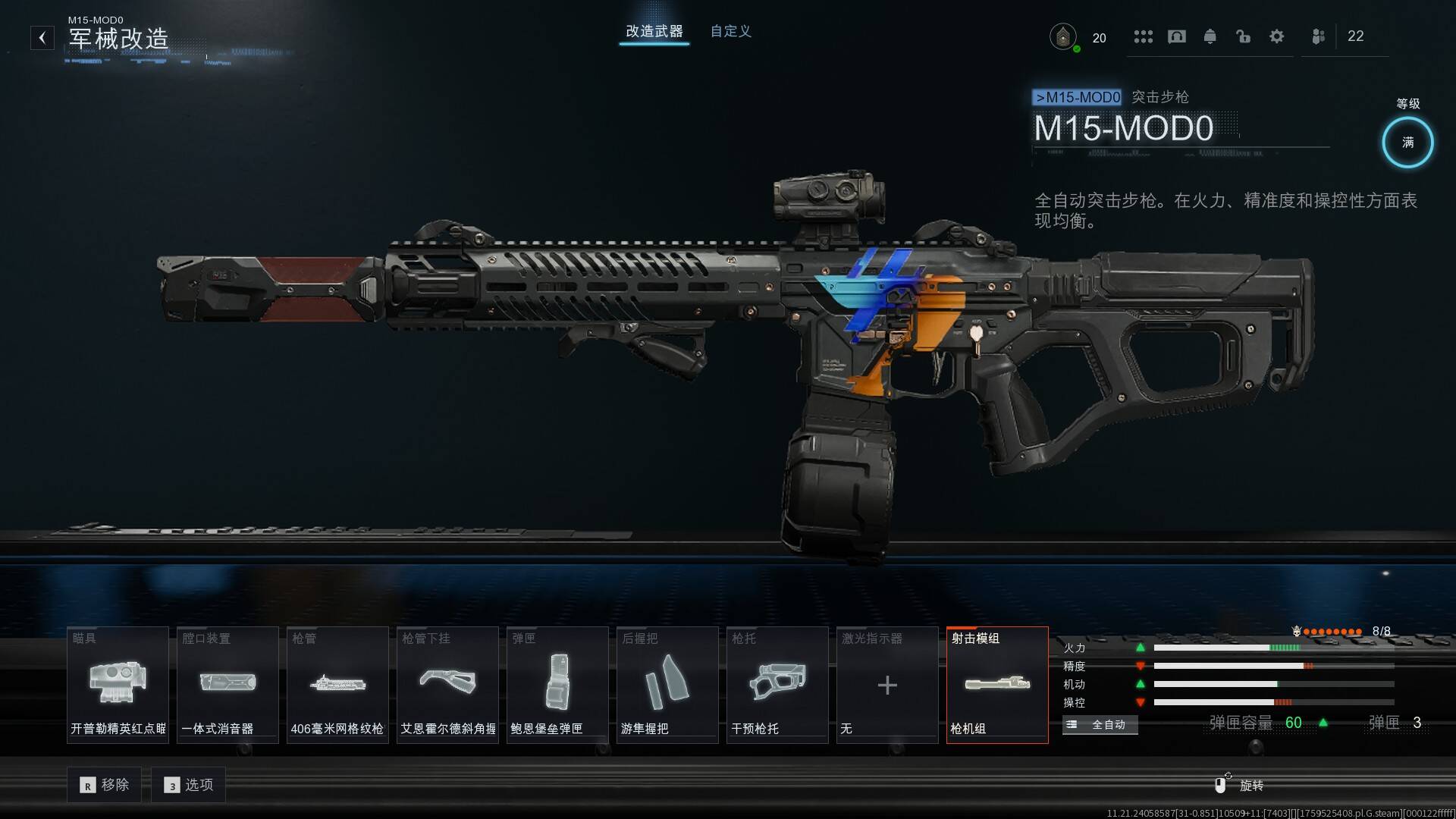
Task: Go back with the arrow button
Action: pyautogui.click(x=42, y=38)
